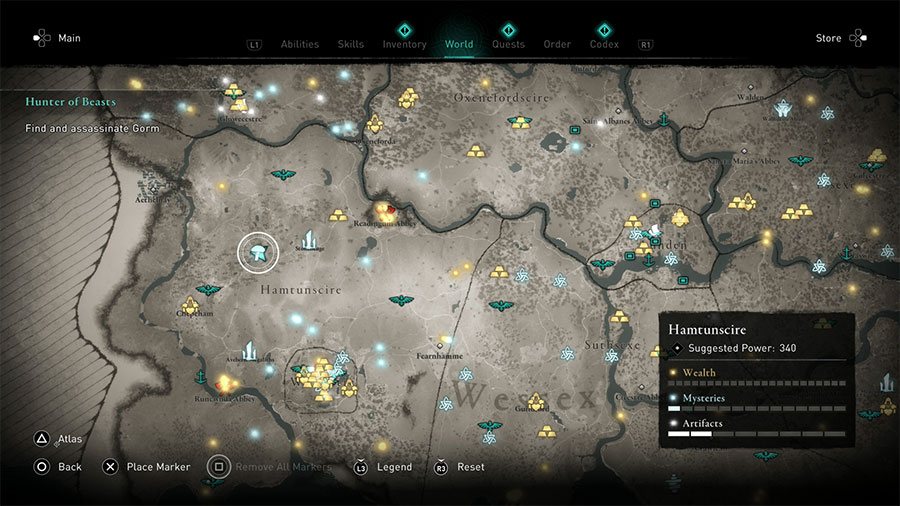Switch to the Abilities tab
Viewport: 900px width, 506px height.
(299, 44)
